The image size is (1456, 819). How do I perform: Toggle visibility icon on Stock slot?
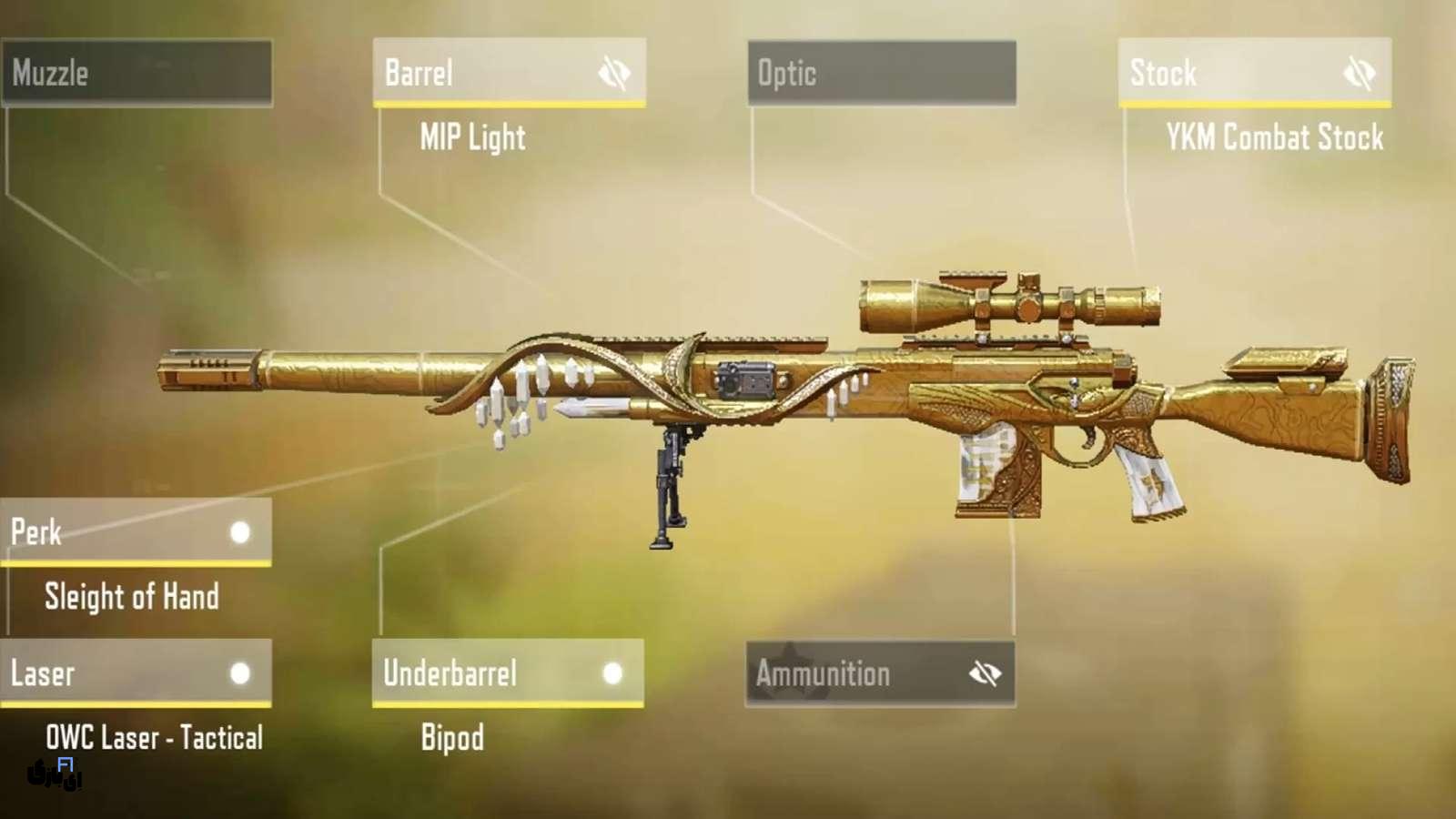1360,73
